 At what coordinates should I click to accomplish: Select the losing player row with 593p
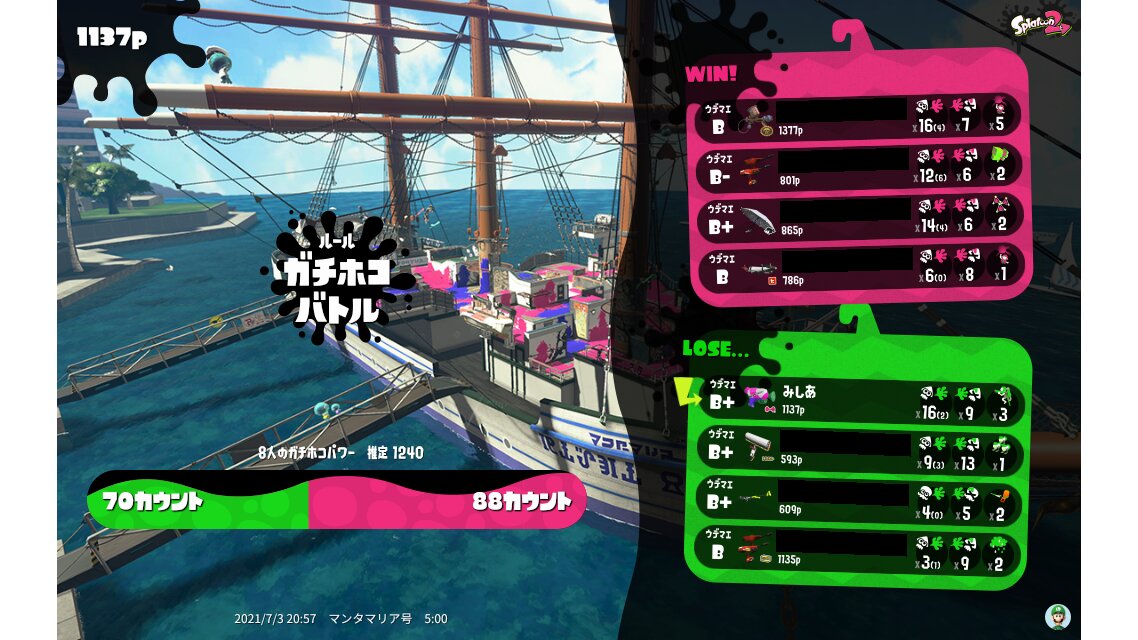859,452
